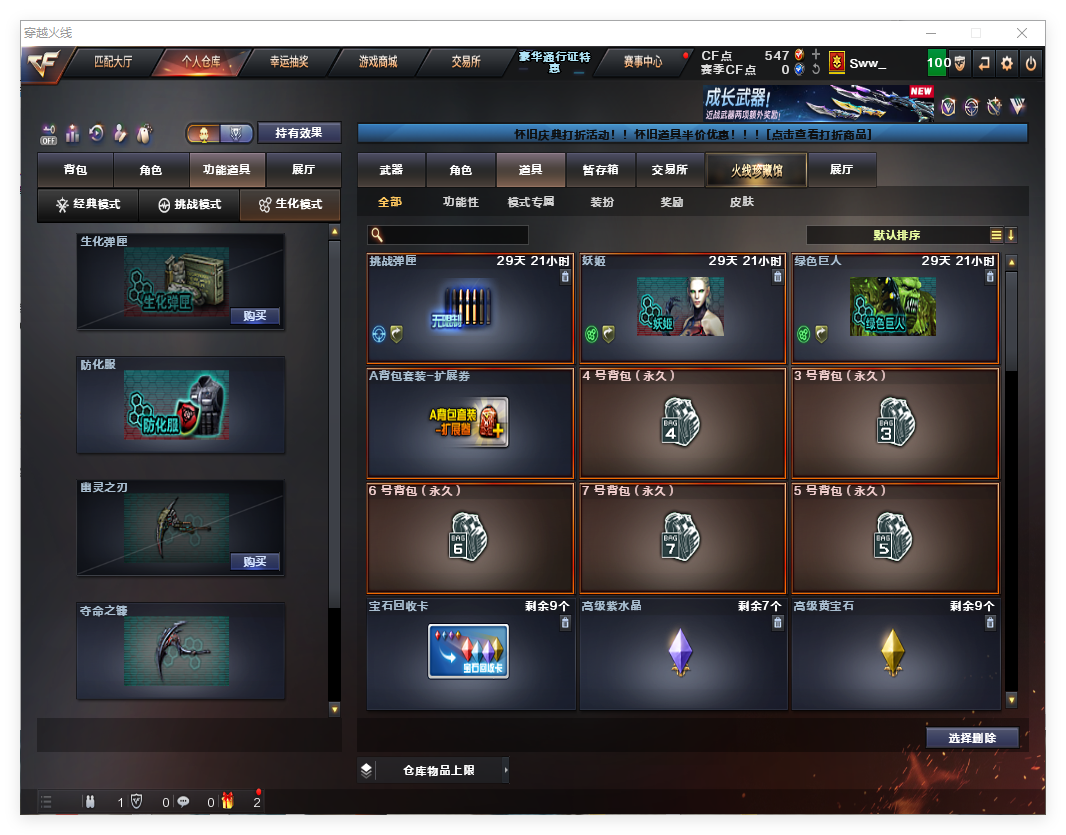Switch to the 武器 weapons tab

(391, 170)
